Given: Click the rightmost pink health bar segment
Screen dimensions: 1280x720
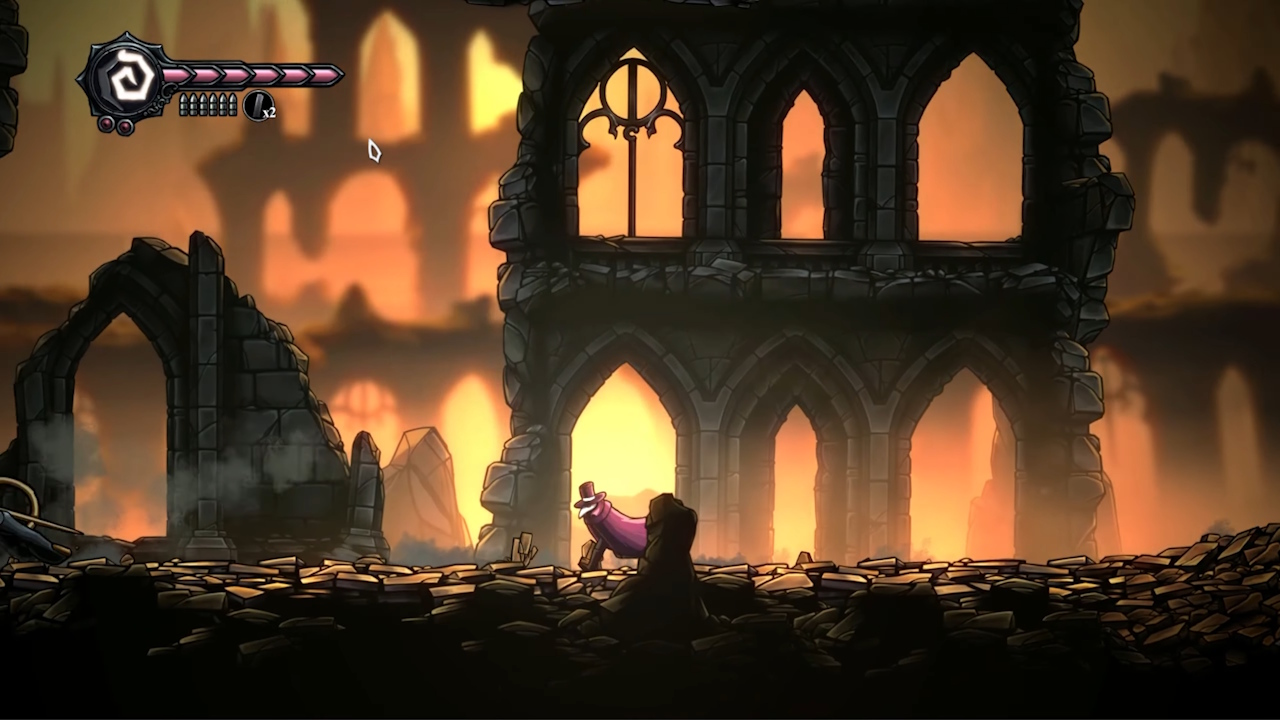Looking at the screenshot, I should pos(325,73).
